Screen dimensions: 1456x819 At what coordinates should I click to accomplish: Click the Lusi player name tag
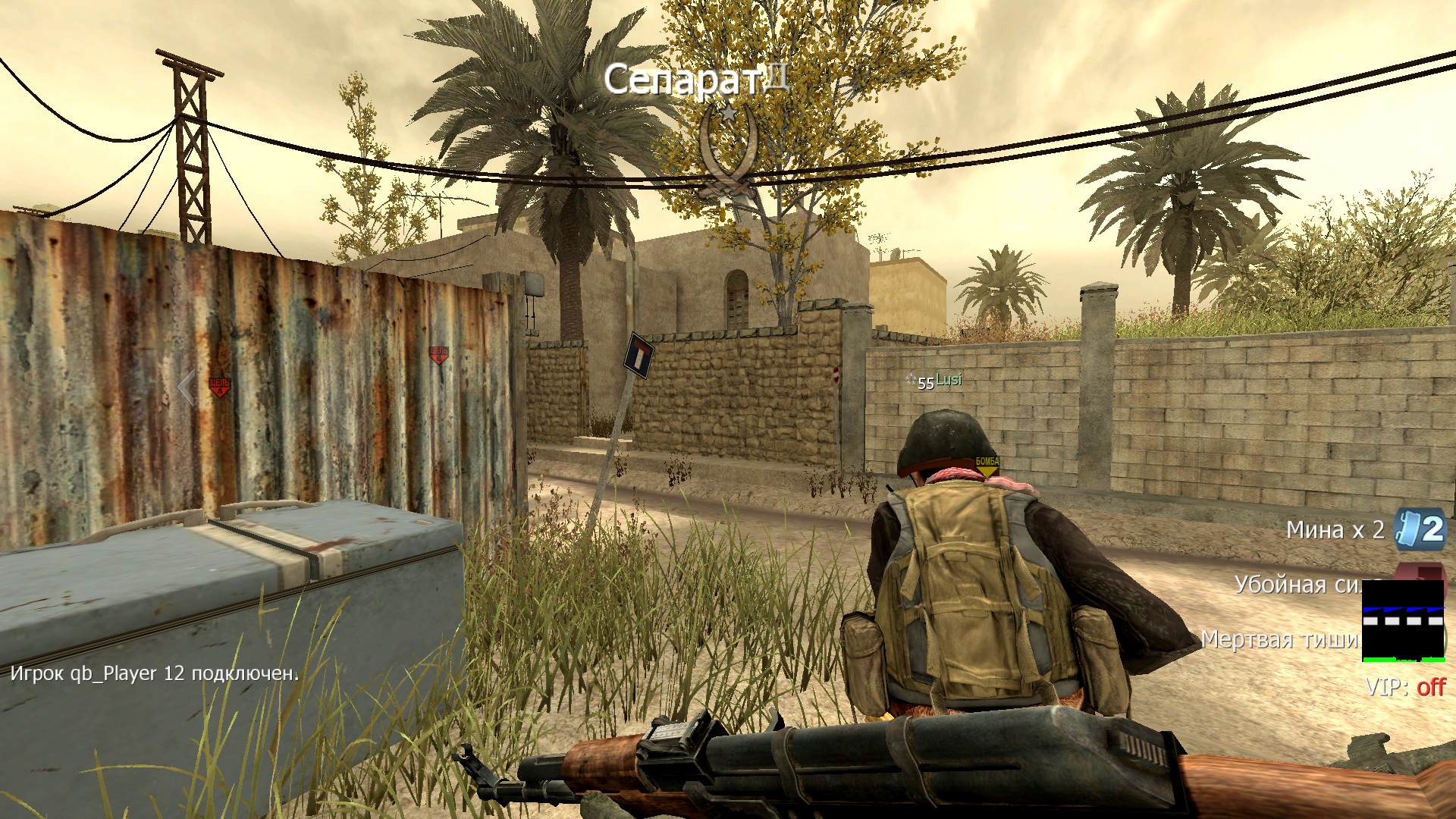[948, 379]
